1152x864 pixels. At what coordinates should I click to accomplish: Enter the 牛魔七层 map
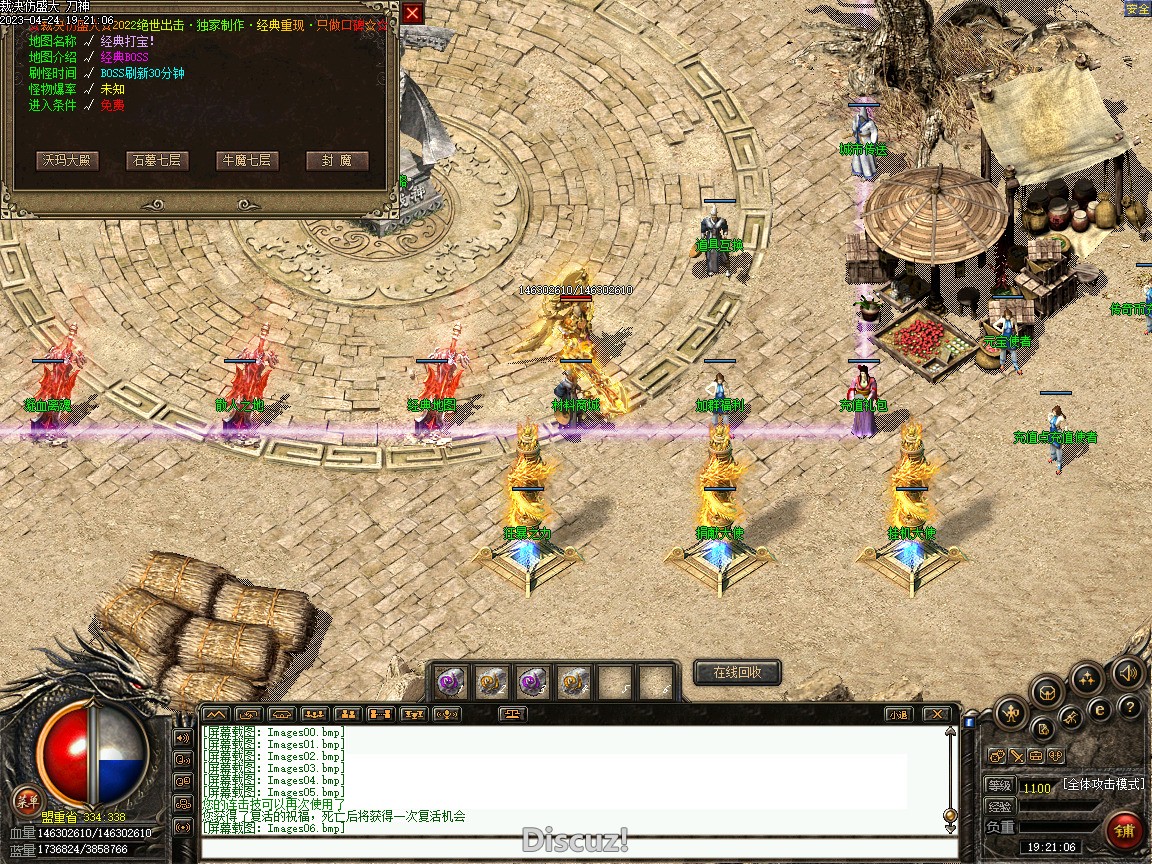pyautogui.click(x=247, y=160)
